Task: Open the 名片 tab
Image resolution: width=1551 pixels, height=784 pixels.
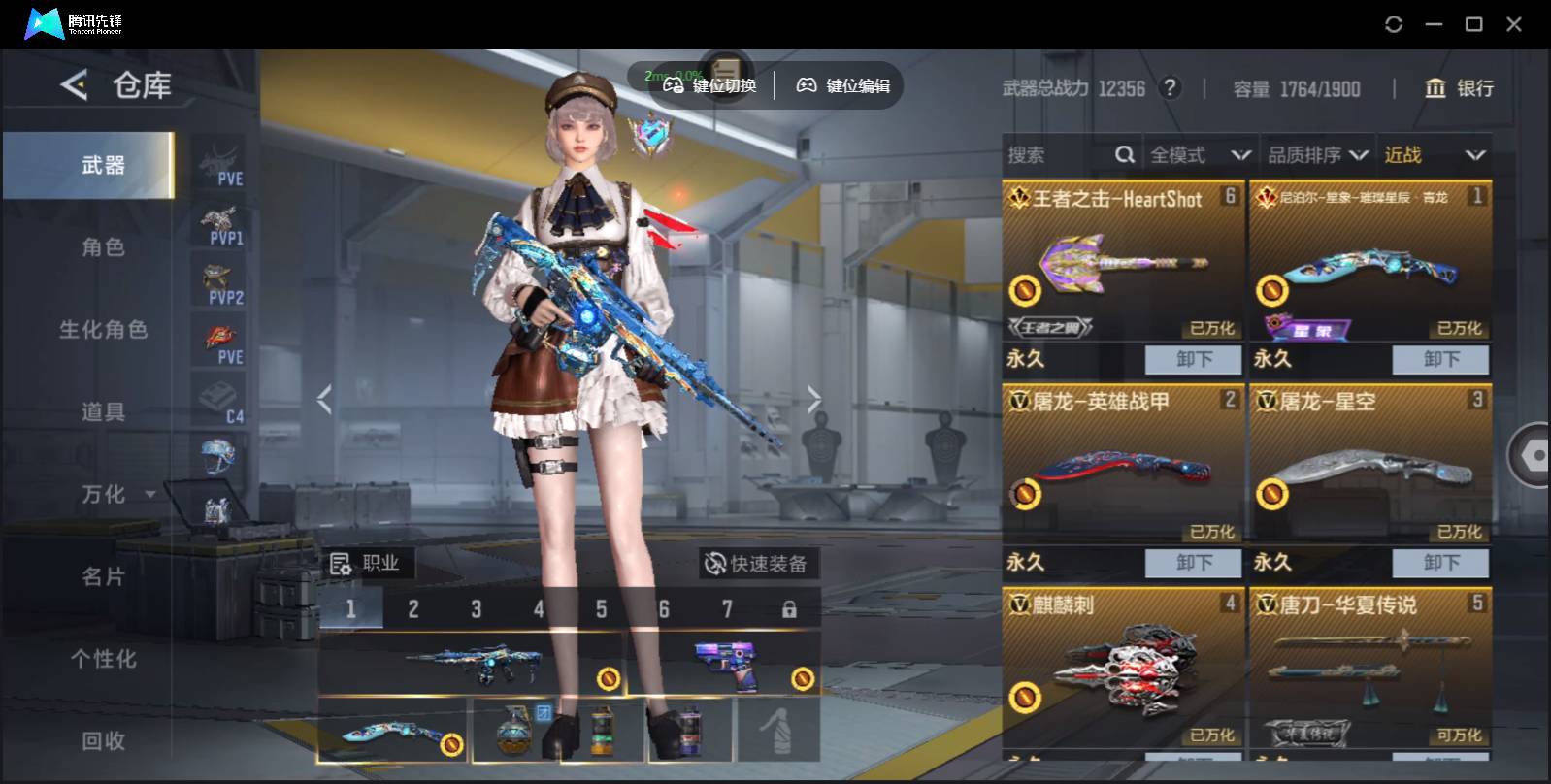Action: pyautogui.click(x=103, y=577)
